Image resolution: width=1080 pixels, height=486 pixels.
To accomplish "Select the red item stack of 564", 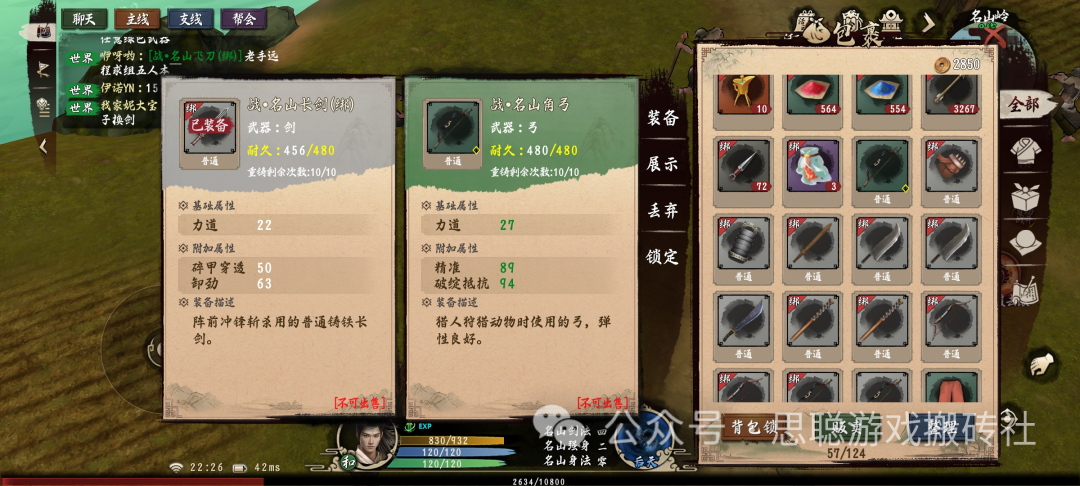I will [812, 94].
